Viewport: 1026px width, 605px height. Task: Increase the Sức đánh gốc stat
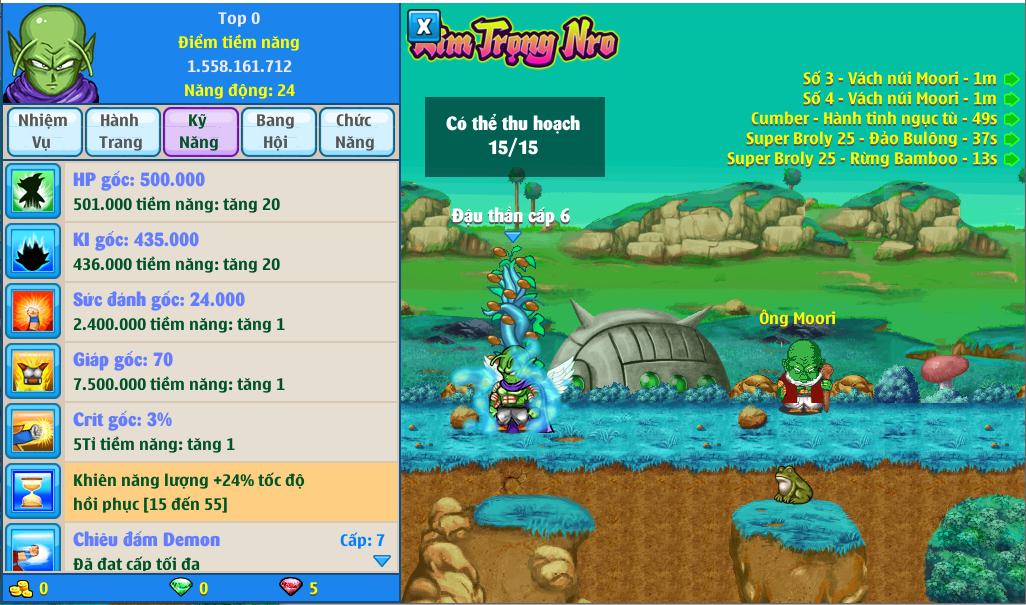[x=200, y=312]
